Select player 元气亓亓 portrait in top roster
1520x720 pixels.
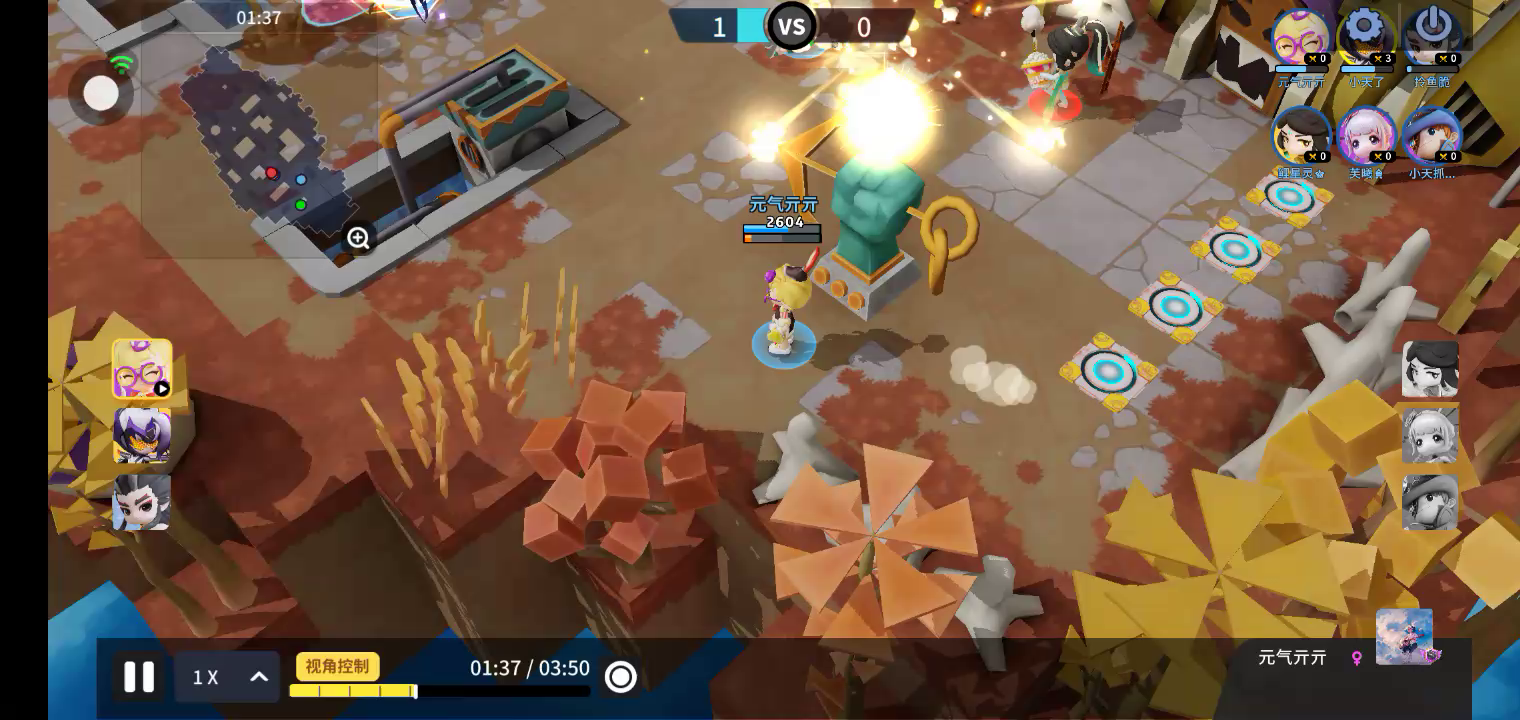[x=1300, y=38]
